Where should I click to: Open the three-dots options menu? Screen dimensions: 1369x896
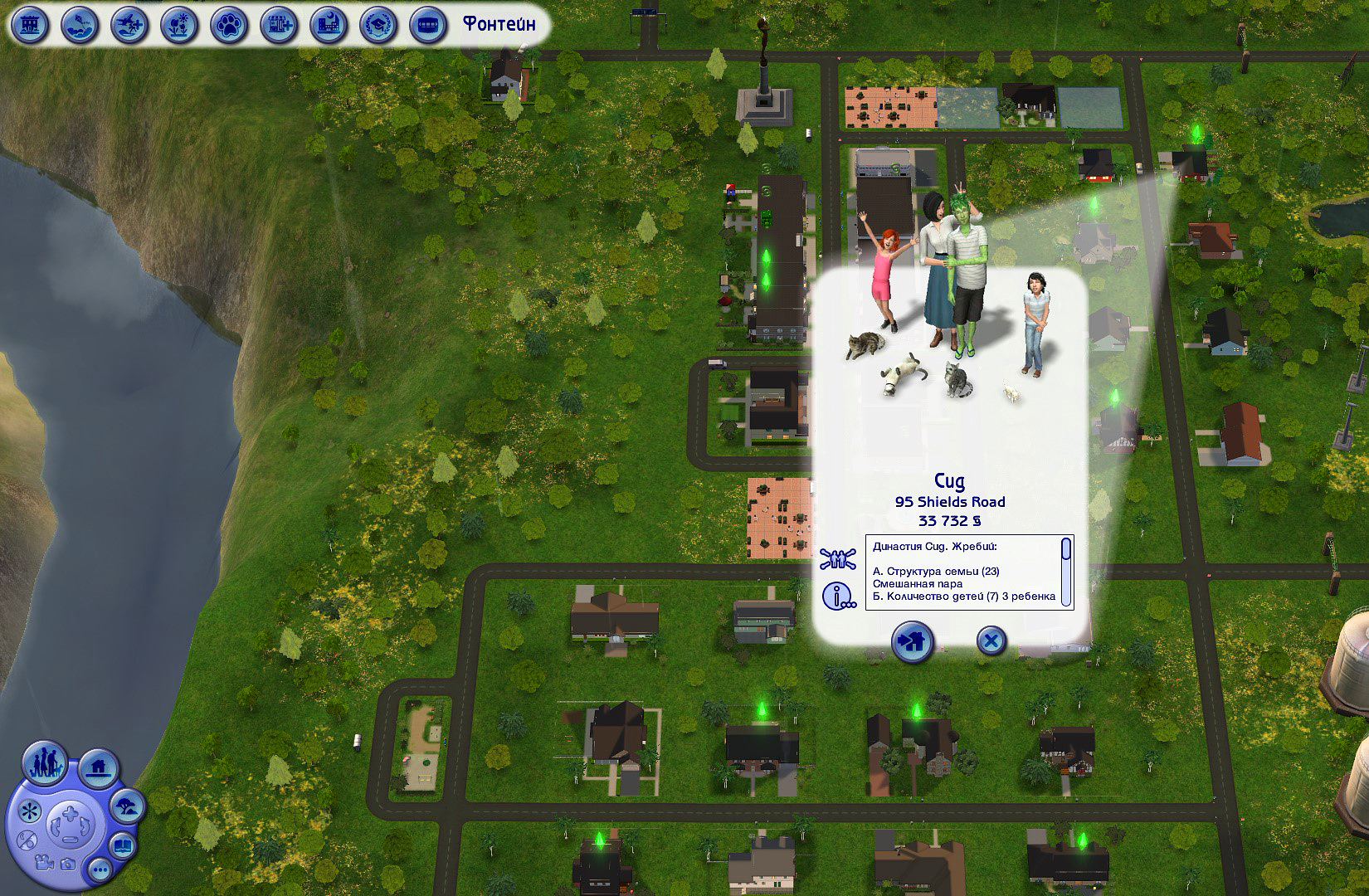[x=100, y=871]
